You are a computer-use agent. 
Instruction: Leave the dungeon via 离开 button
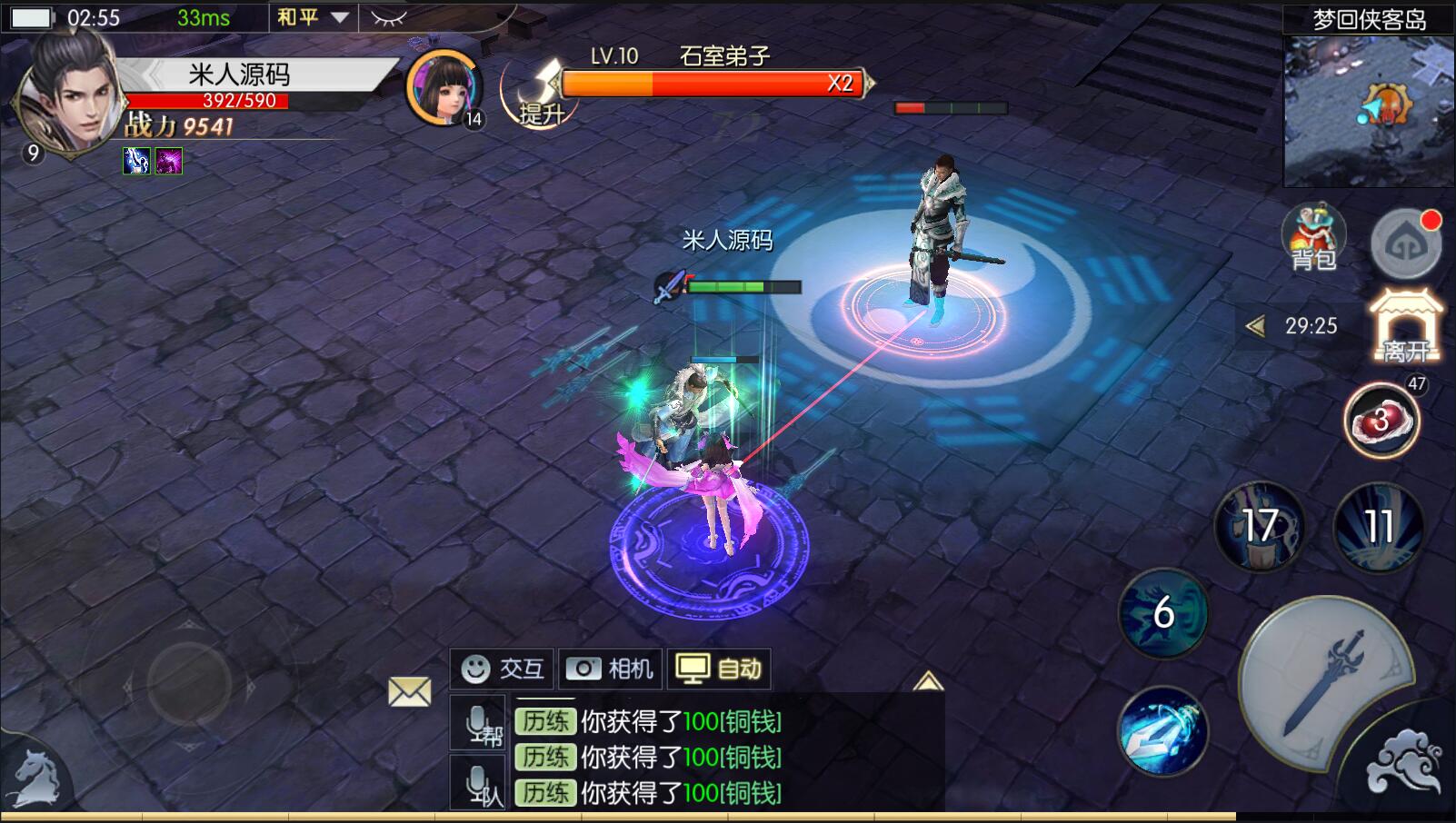[x=1405, y=327]
